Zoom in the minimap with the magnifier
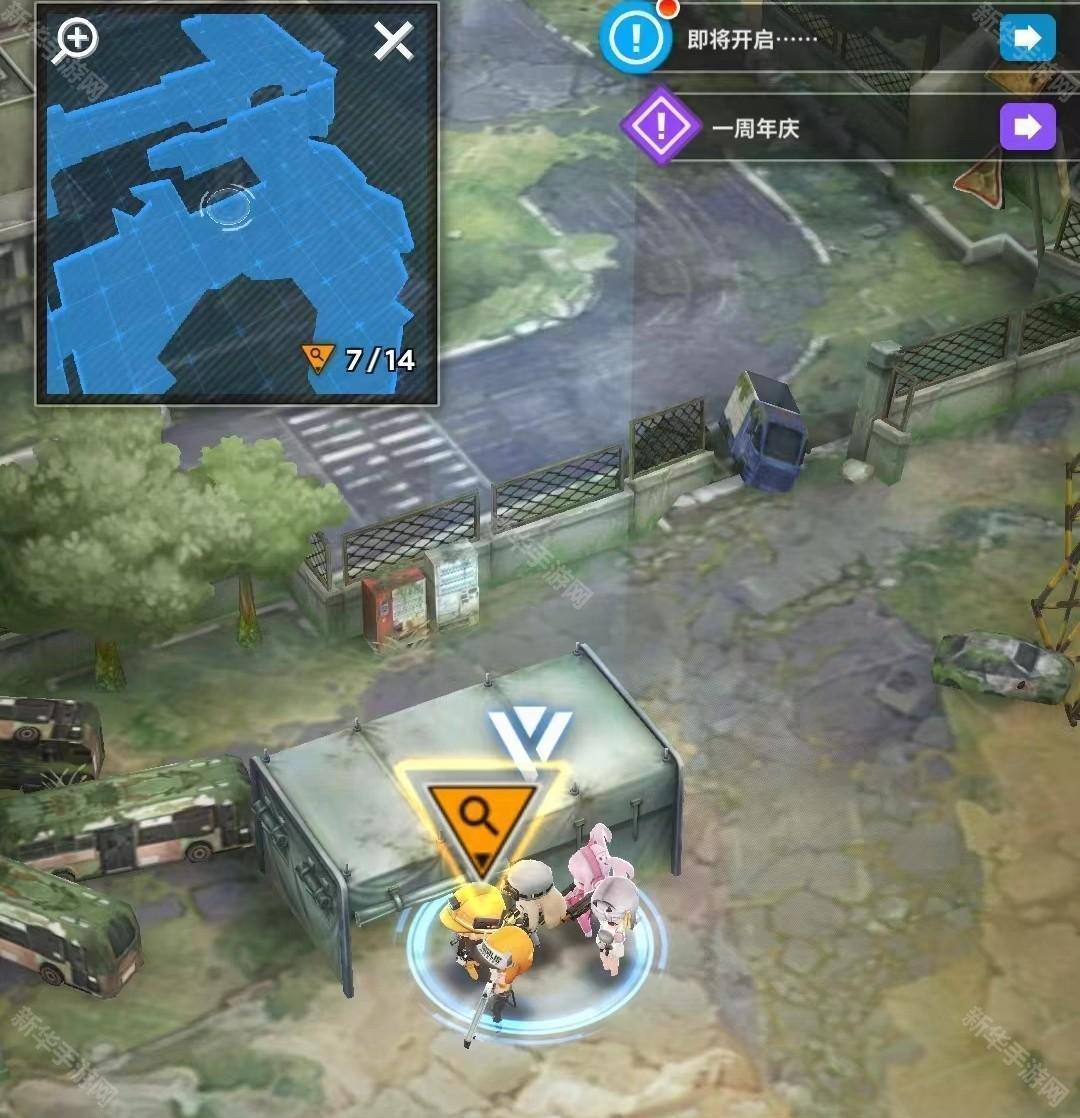 click(x=77, y=41)
